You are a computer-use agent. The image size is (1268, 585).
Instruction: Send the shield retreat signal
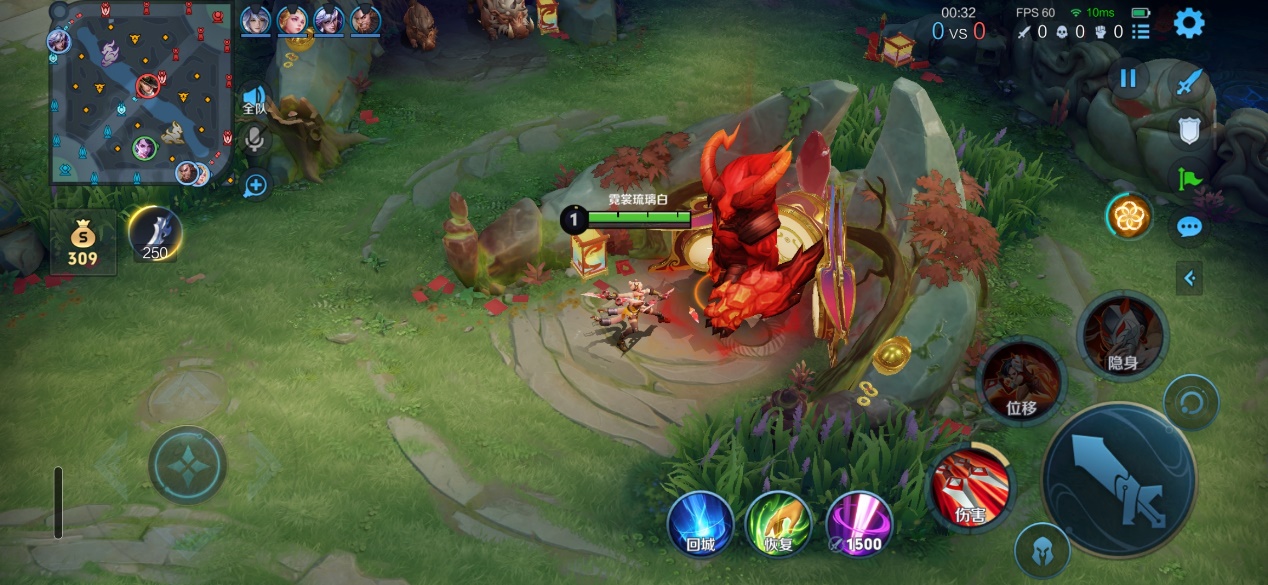coord(1188,130)
